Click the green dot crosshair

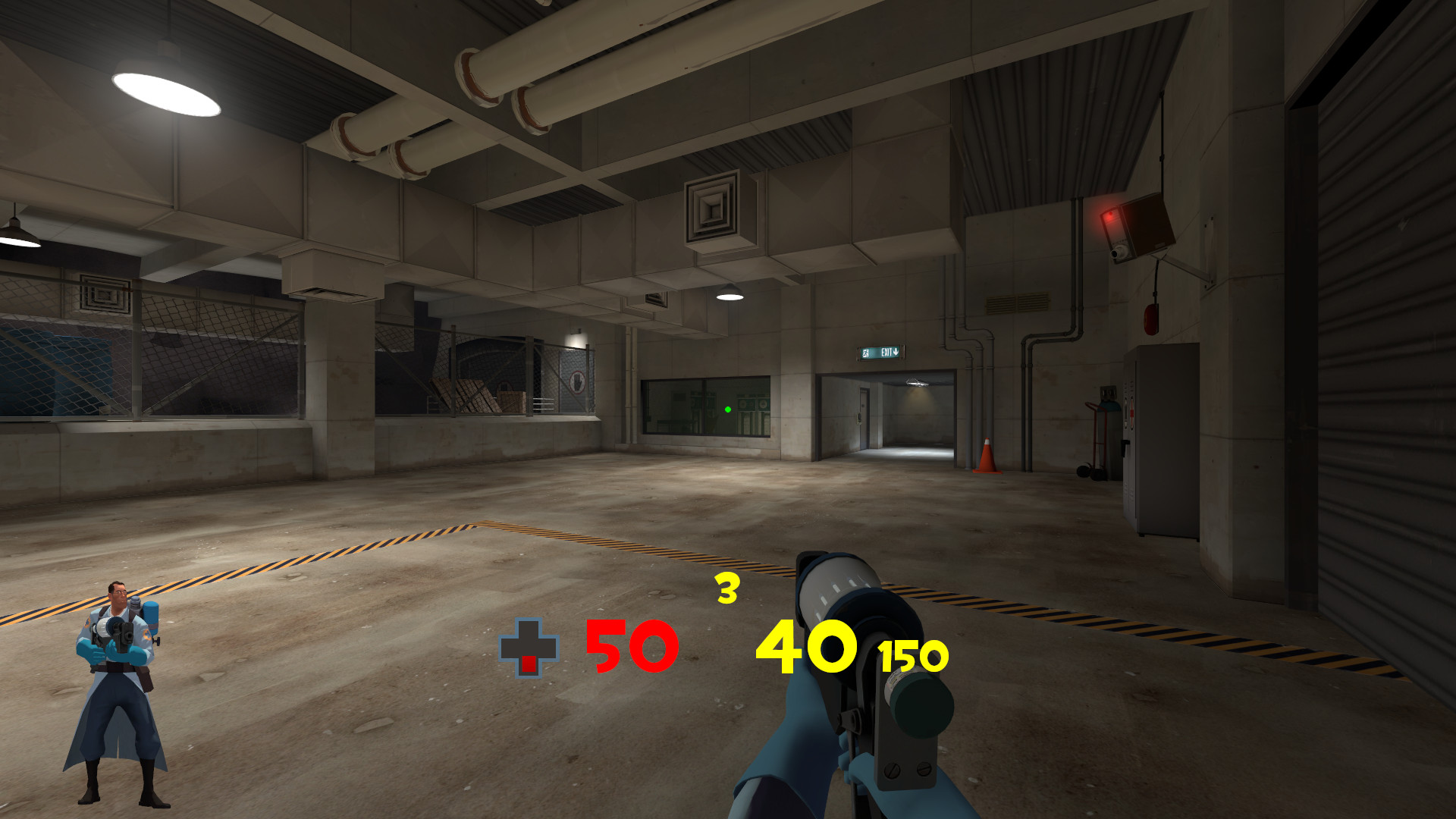coord(727,409)
